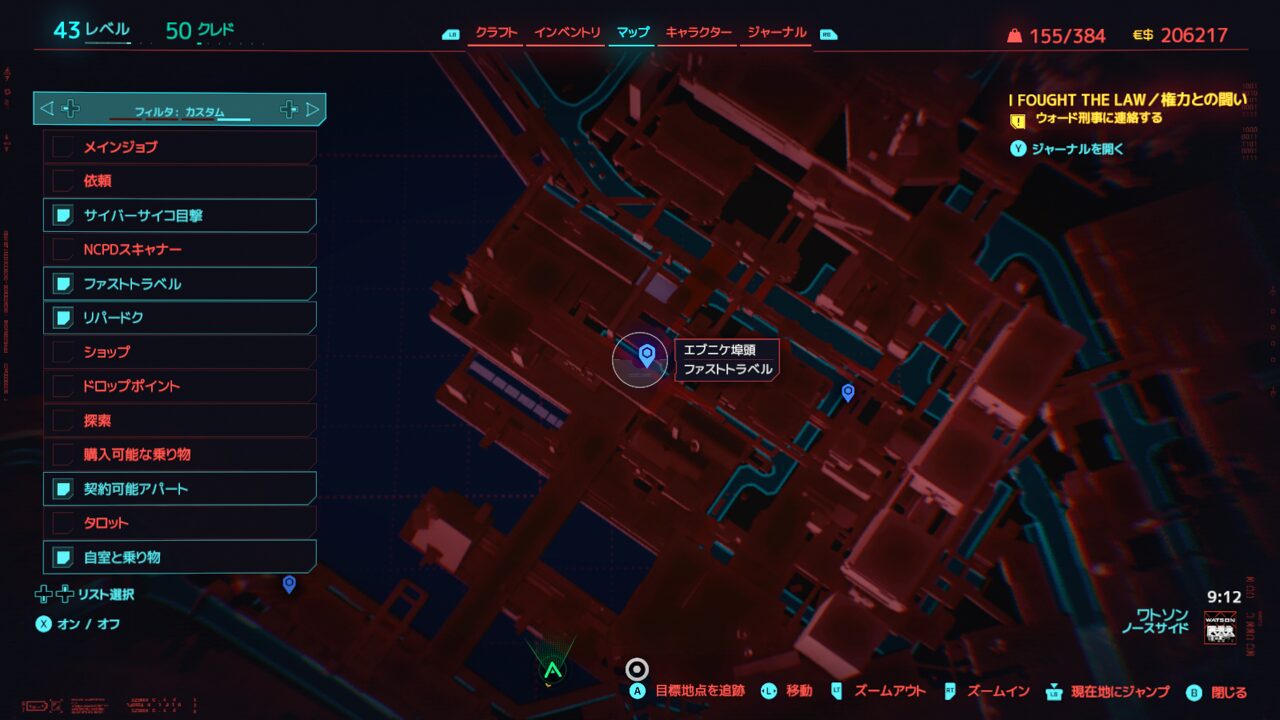Open the インベントリ tab
Screen dimensions: 1280x720
tap(567, 33)
